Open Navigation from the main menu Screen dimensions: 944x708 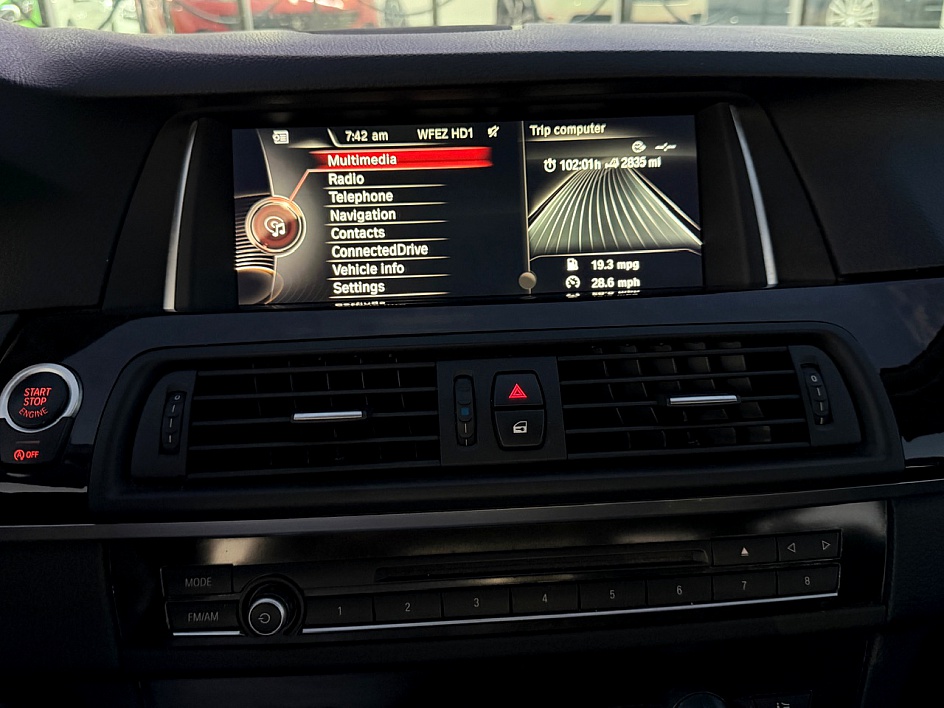point(362,215)
